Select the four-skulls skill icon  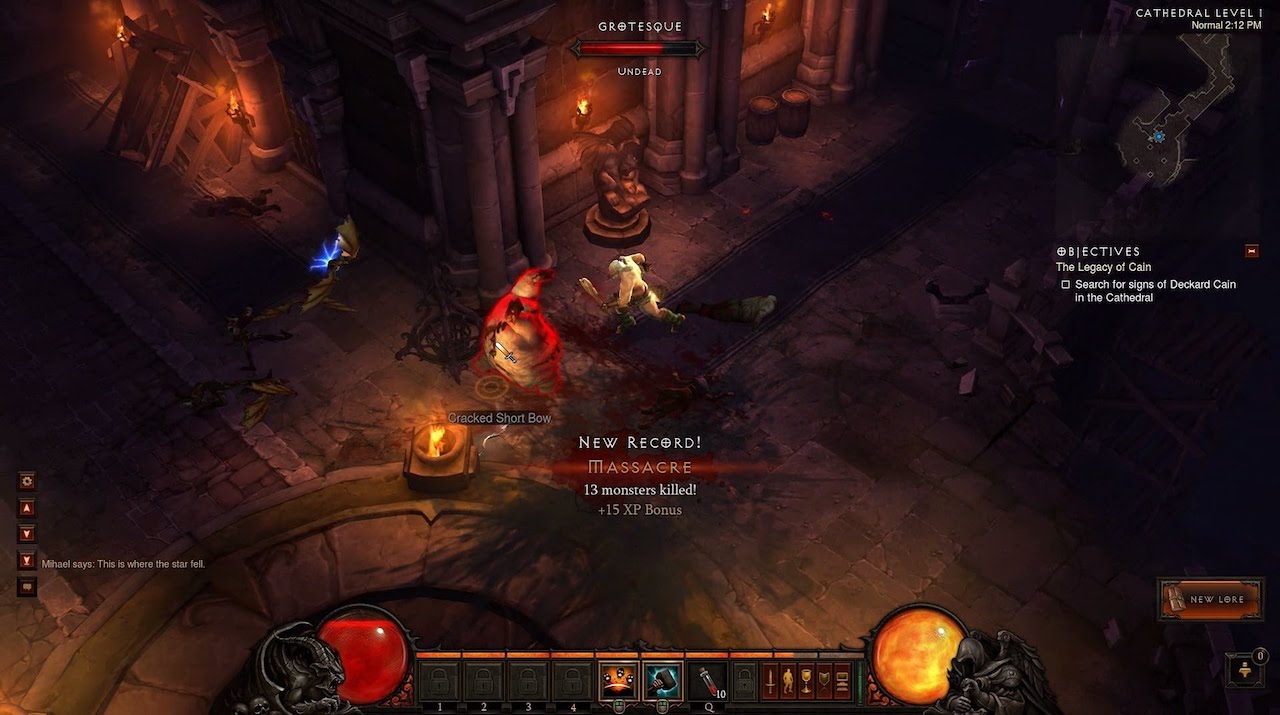(x=618, y=681)
